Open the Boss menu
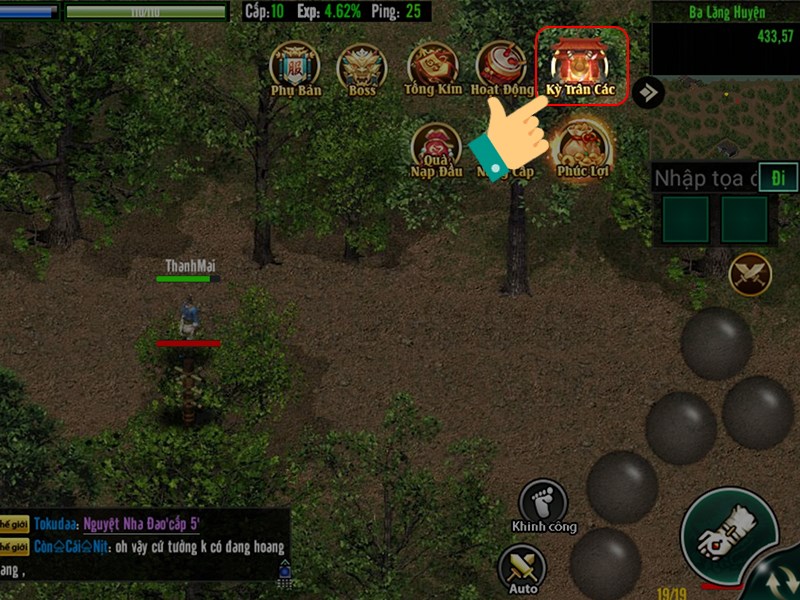Viewport: 800px width, 600px height. [362, 66]
